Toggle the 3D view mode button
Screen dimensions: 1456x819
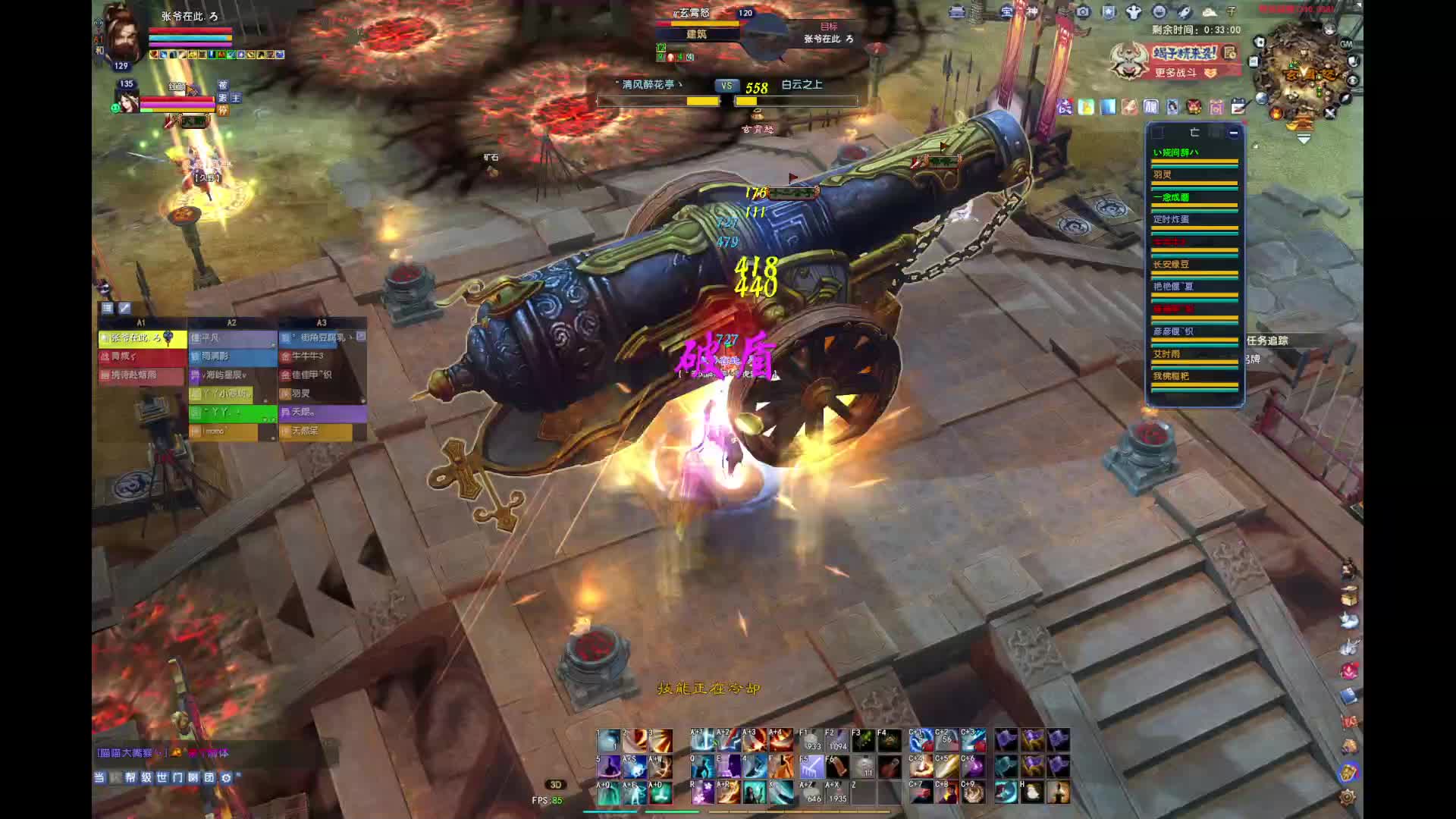coord(555,785)
